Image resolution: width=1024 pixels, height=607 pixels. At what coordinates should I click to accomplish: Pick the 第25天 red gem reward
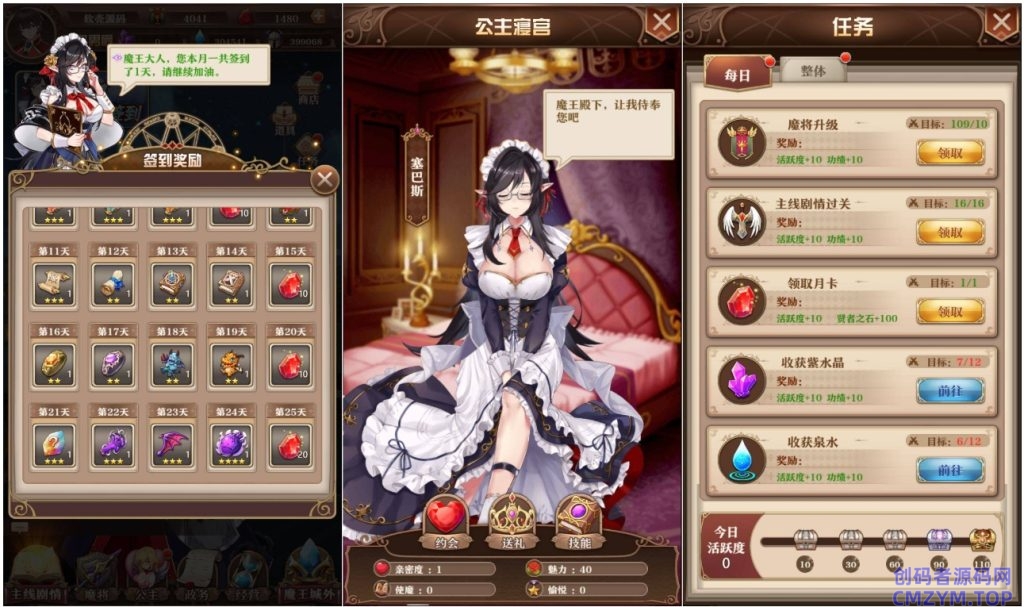(290, 445)
